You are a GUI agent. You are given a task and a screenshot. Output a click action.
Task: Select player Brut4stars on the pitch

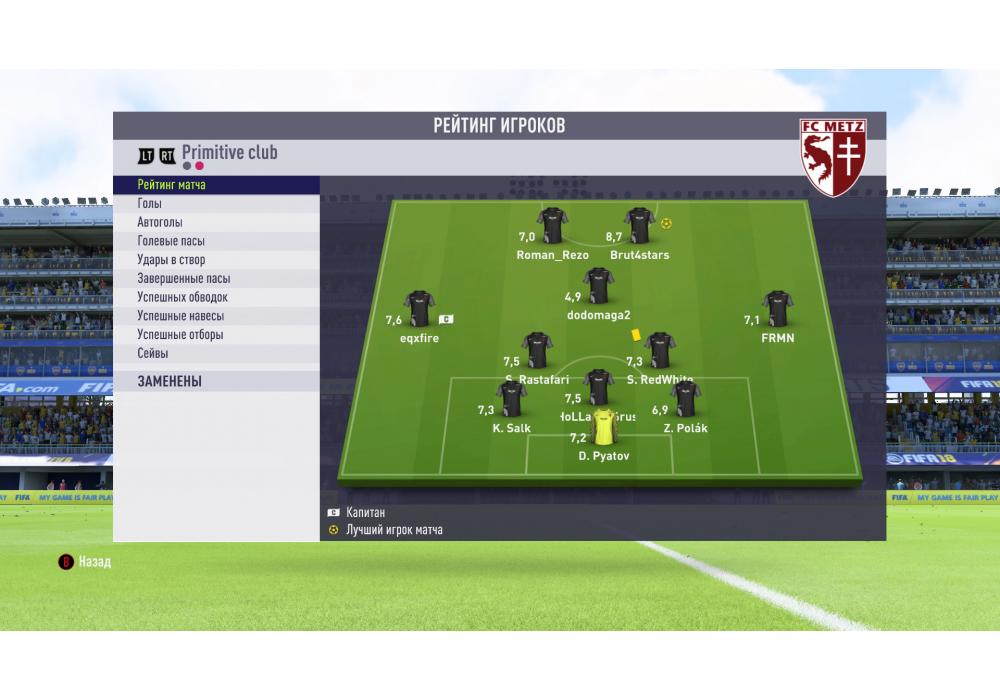pyautogui.click(x=639, y=226)
